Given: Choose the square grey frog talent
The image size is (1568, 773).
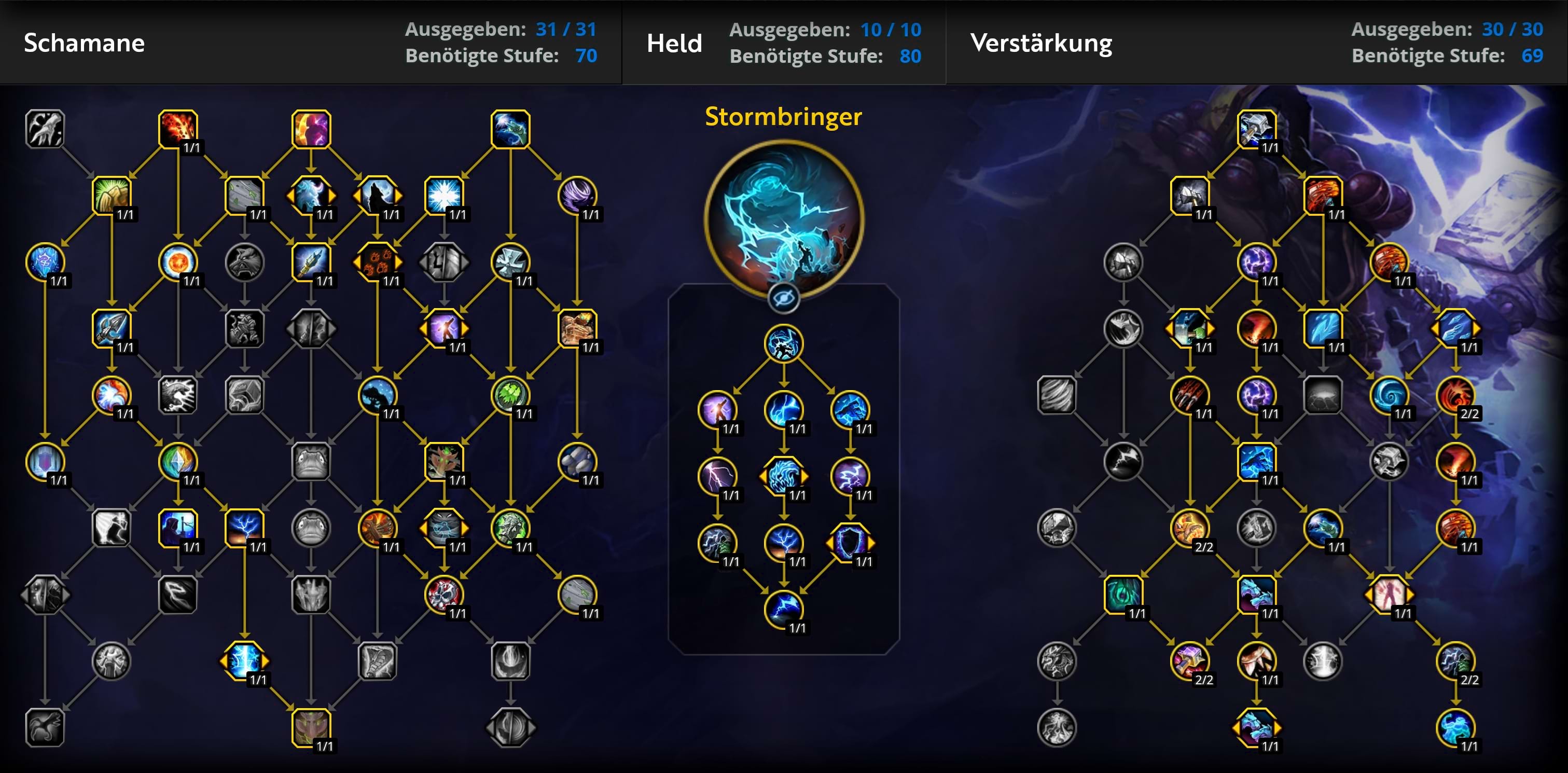Looking at the screenshot, I should [x=311, y=461].
